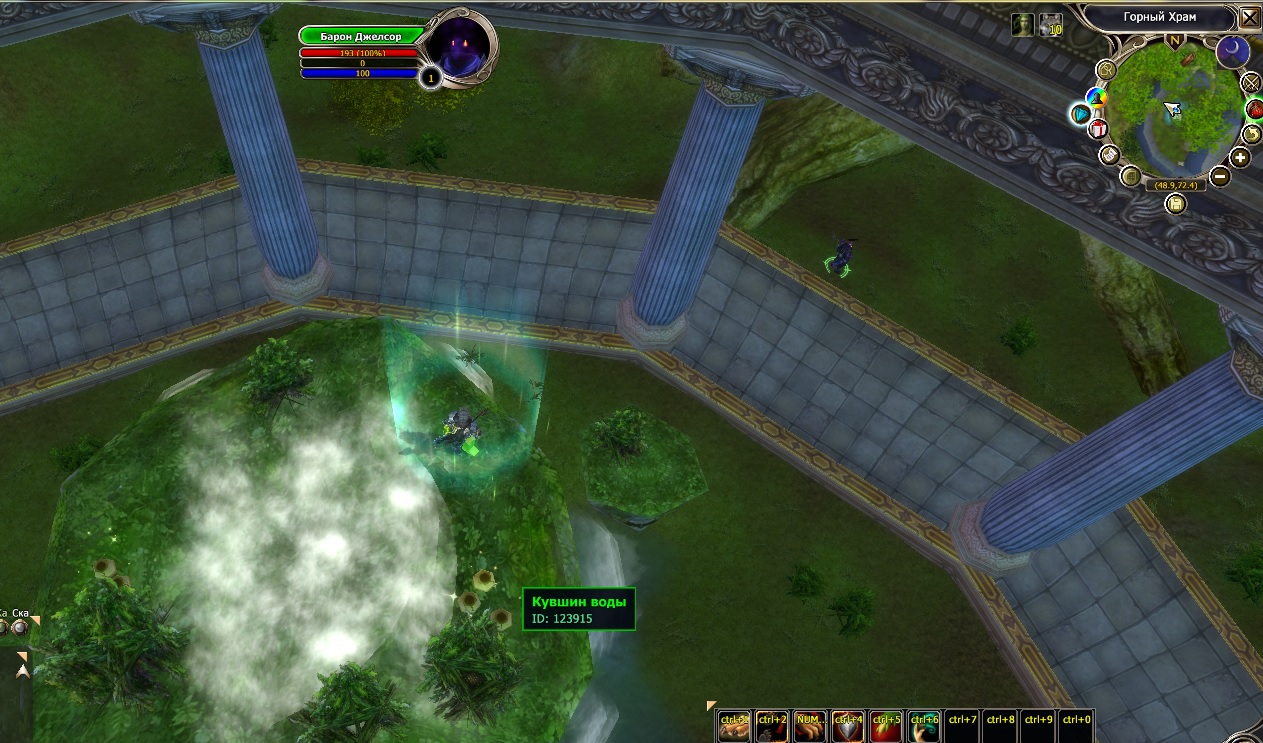Click the floppy disk save icon
Image resolution: width=1263 pixels, height=743 pixels.
point(1176,204)
